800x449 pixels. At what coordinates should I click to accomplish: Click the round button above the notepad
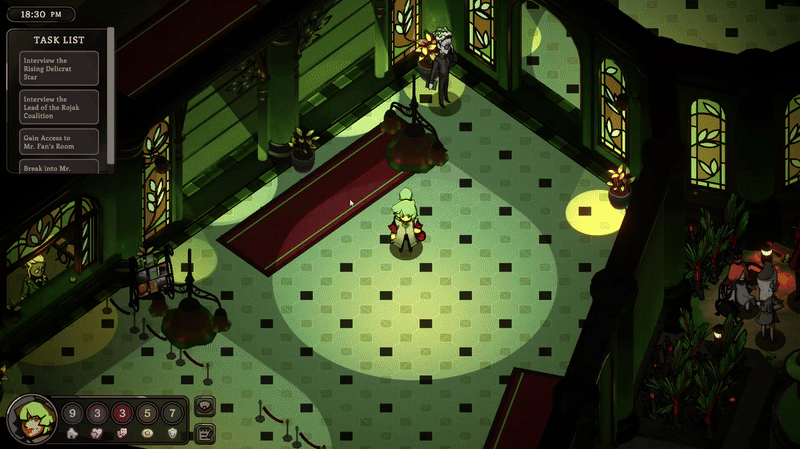(x=205, y=407)
